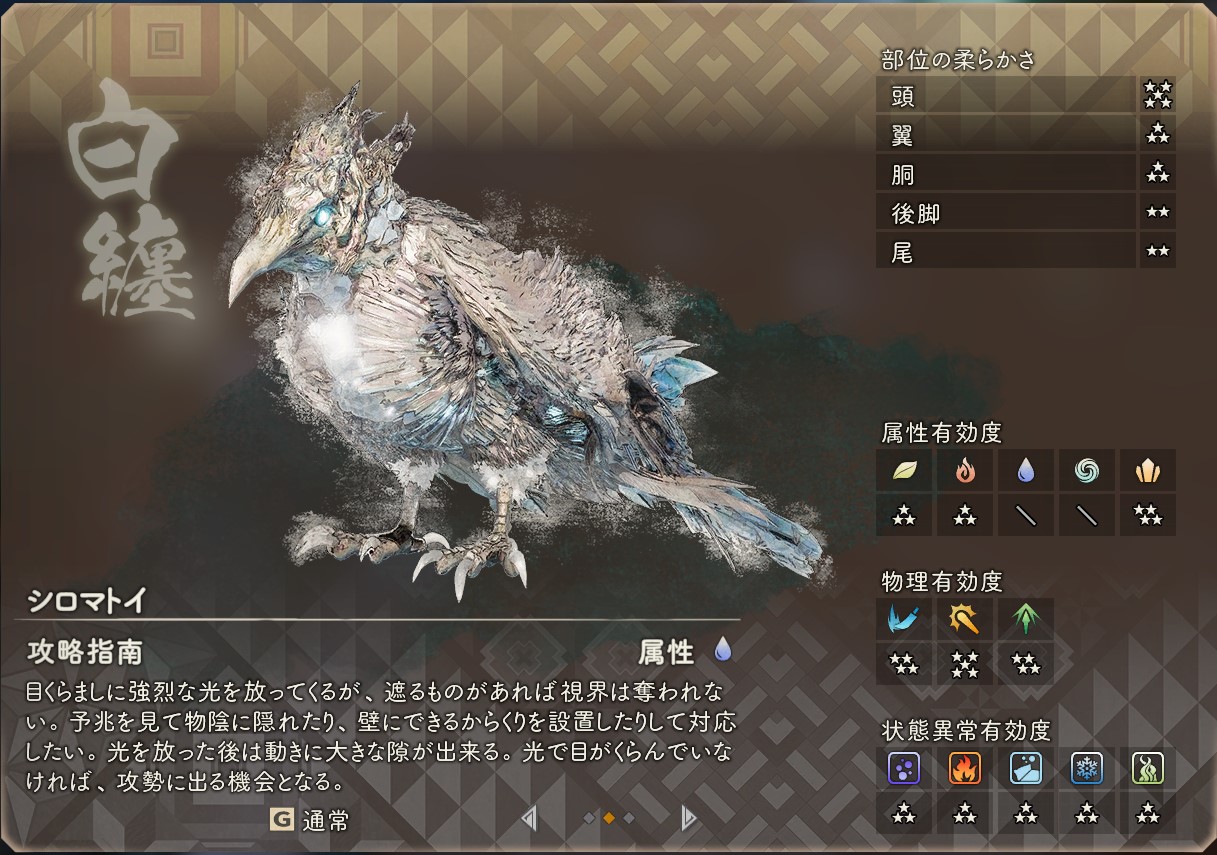Choose the snowflake freeze status icon
This screenshot has height=855, width=1217.
[1087, 768]
